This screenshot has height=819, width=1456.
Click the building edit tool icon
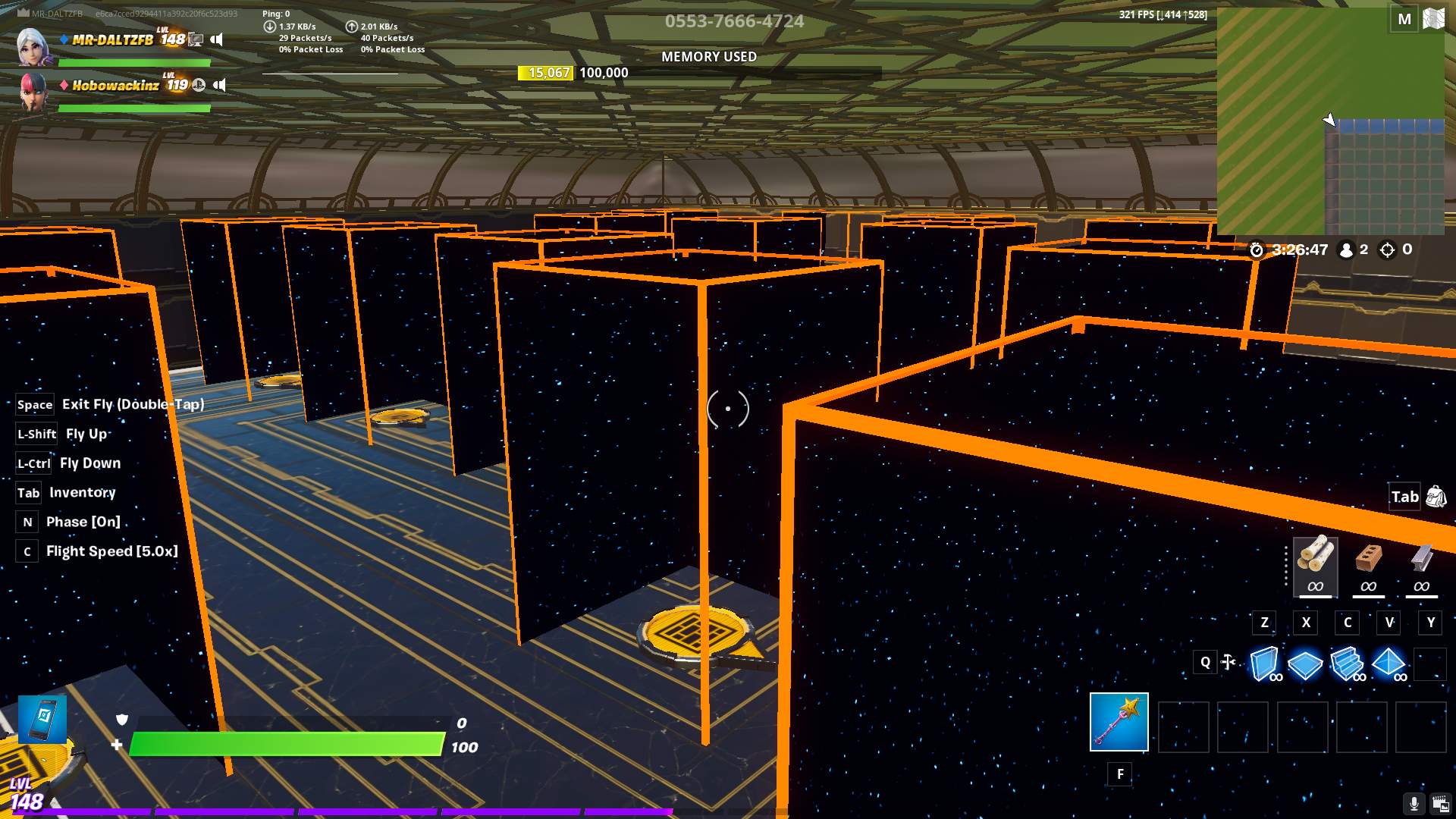pyautogui.click(x=1228, y=662)
